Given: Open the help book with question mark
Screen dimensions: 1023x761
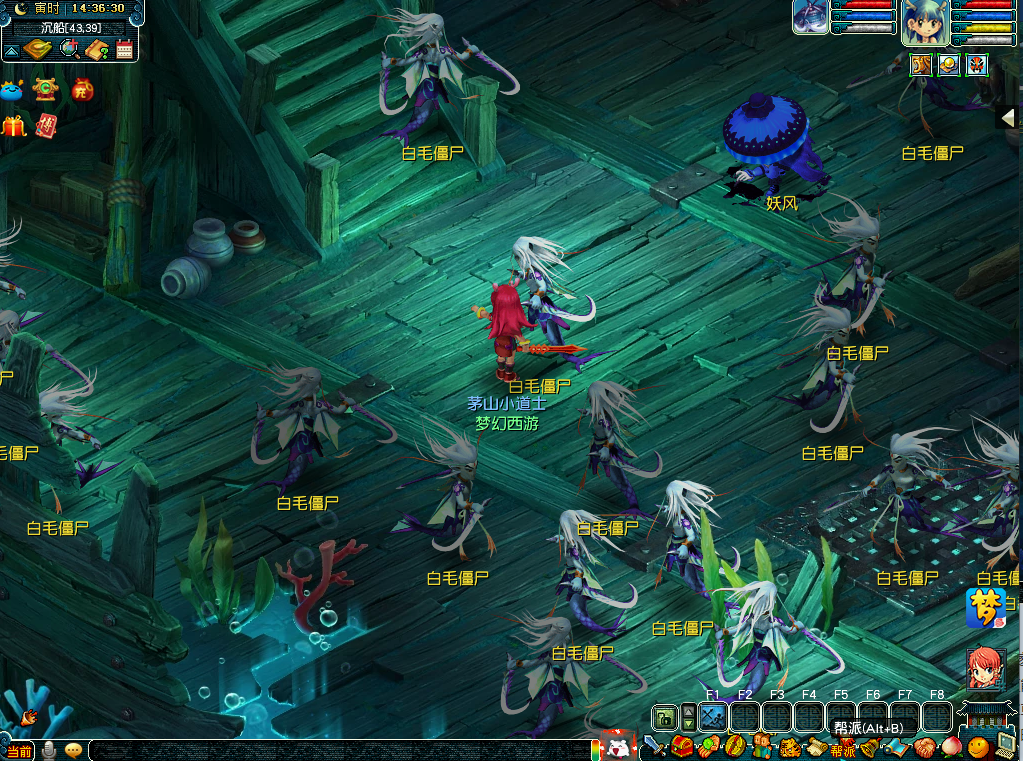Looking at the screenshot, I should pyautogui.click(x=97, y=49).
